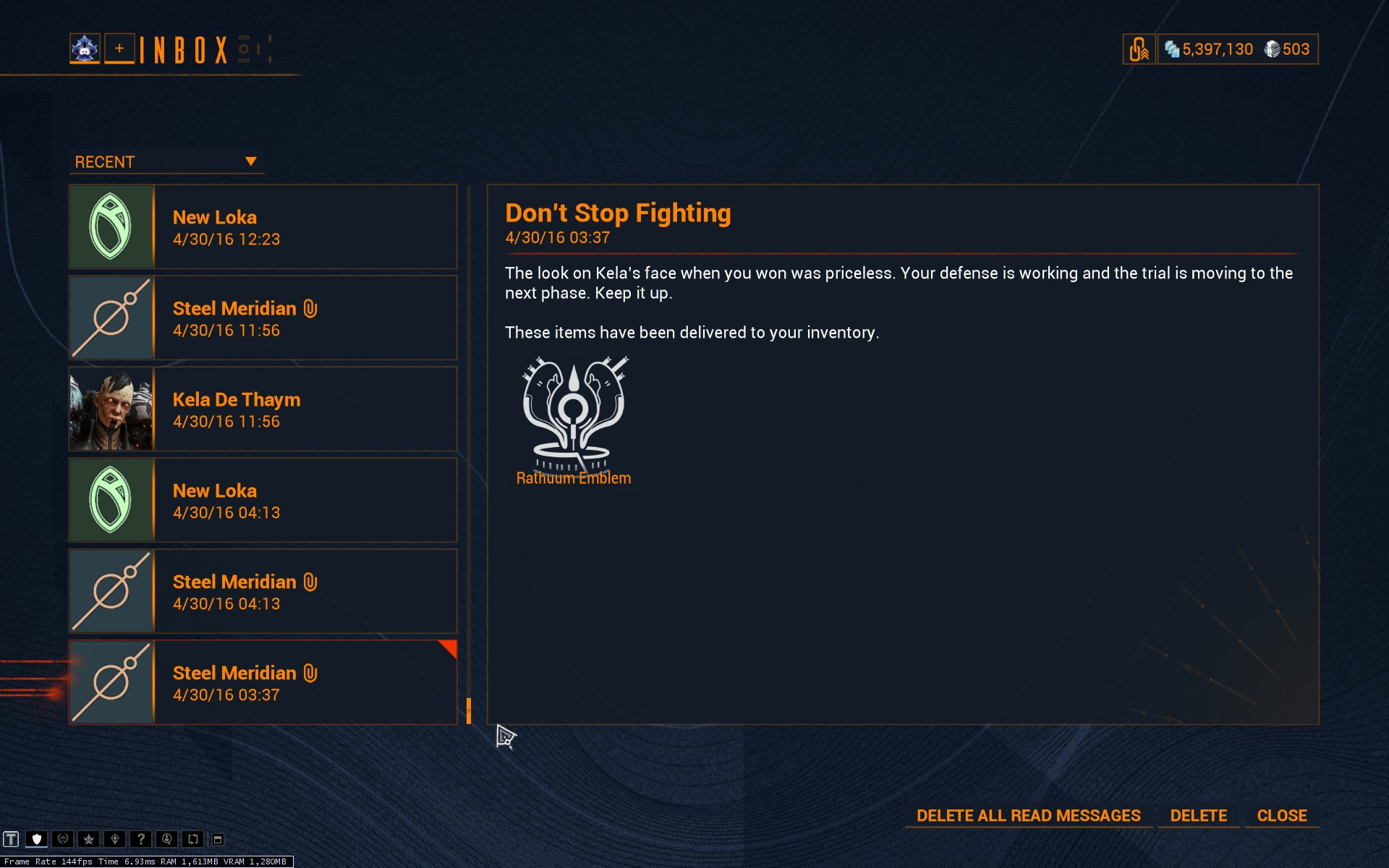Open the orange paperclip inbox filter top right
This screenshot has width=1389, height=868.
[1139, 48]
